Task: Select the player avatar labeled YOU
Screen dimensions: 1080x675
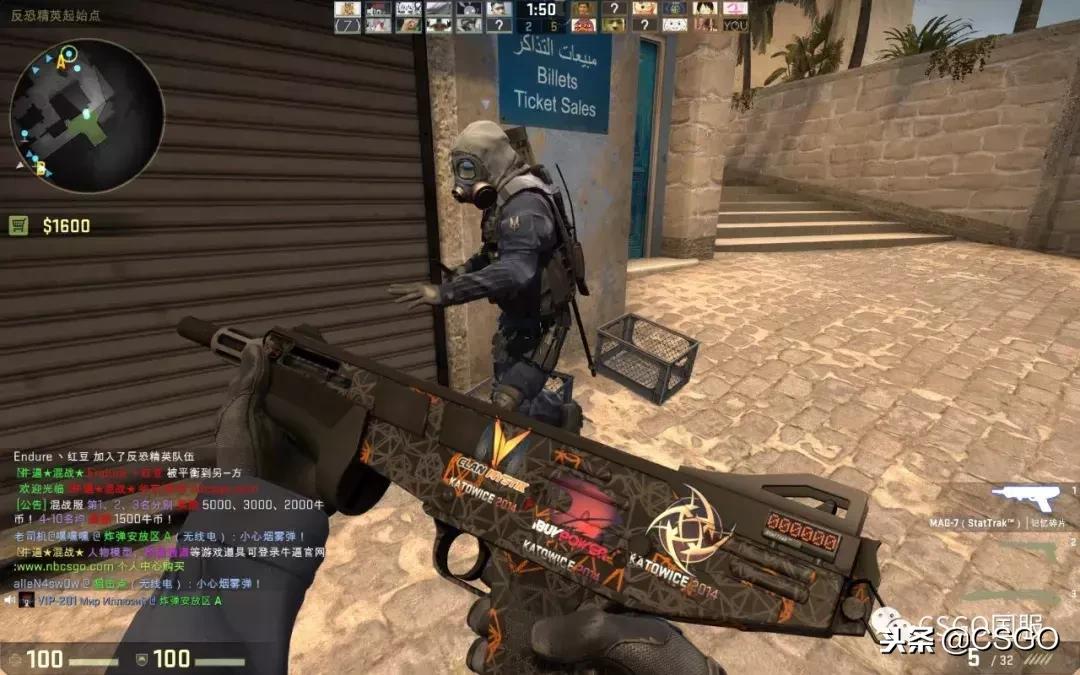Action: [x=735, y=25]
